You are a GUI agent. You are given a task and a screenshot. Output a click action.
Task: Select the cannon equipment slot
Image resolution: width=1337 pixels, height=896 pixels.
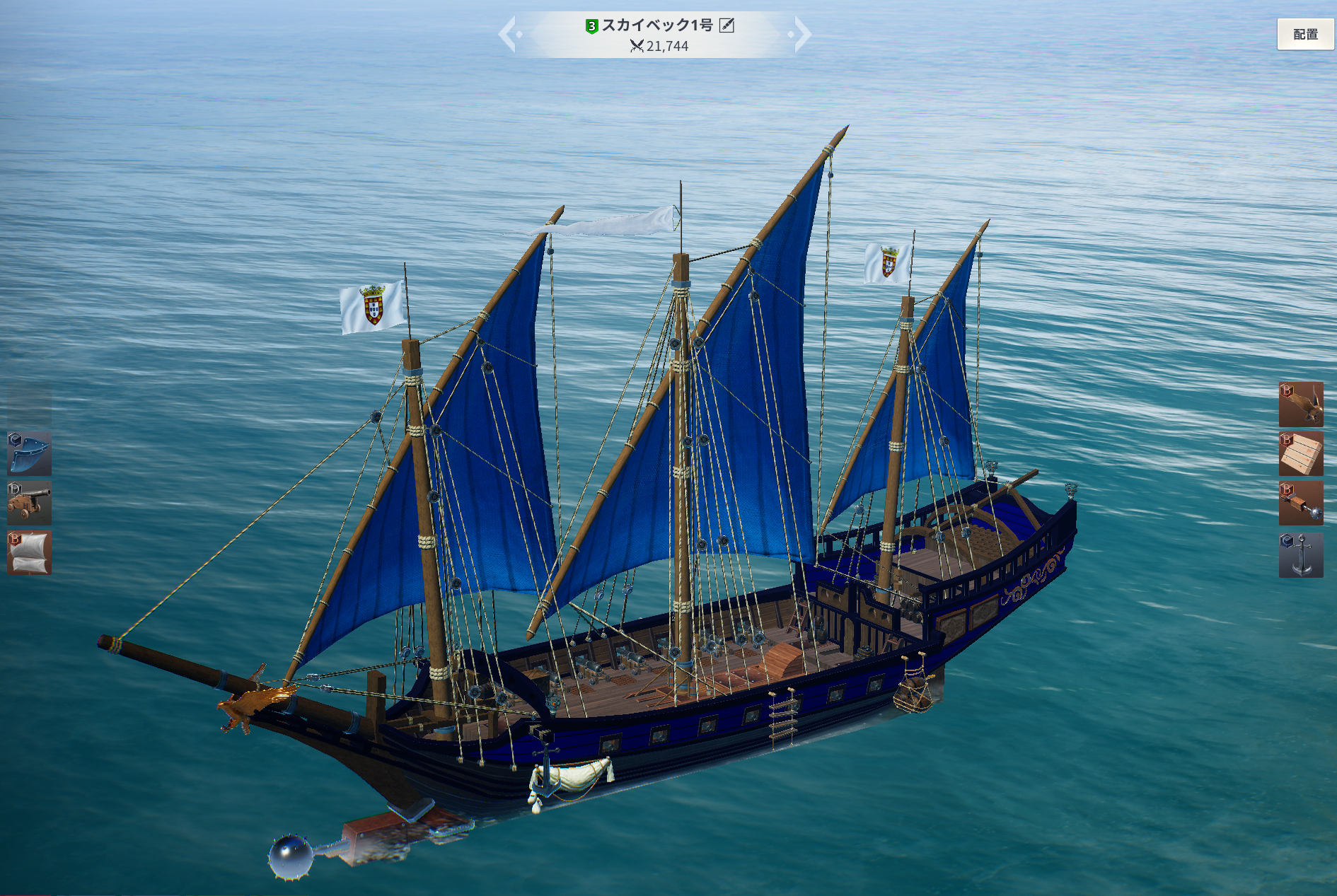click(29, 503)
